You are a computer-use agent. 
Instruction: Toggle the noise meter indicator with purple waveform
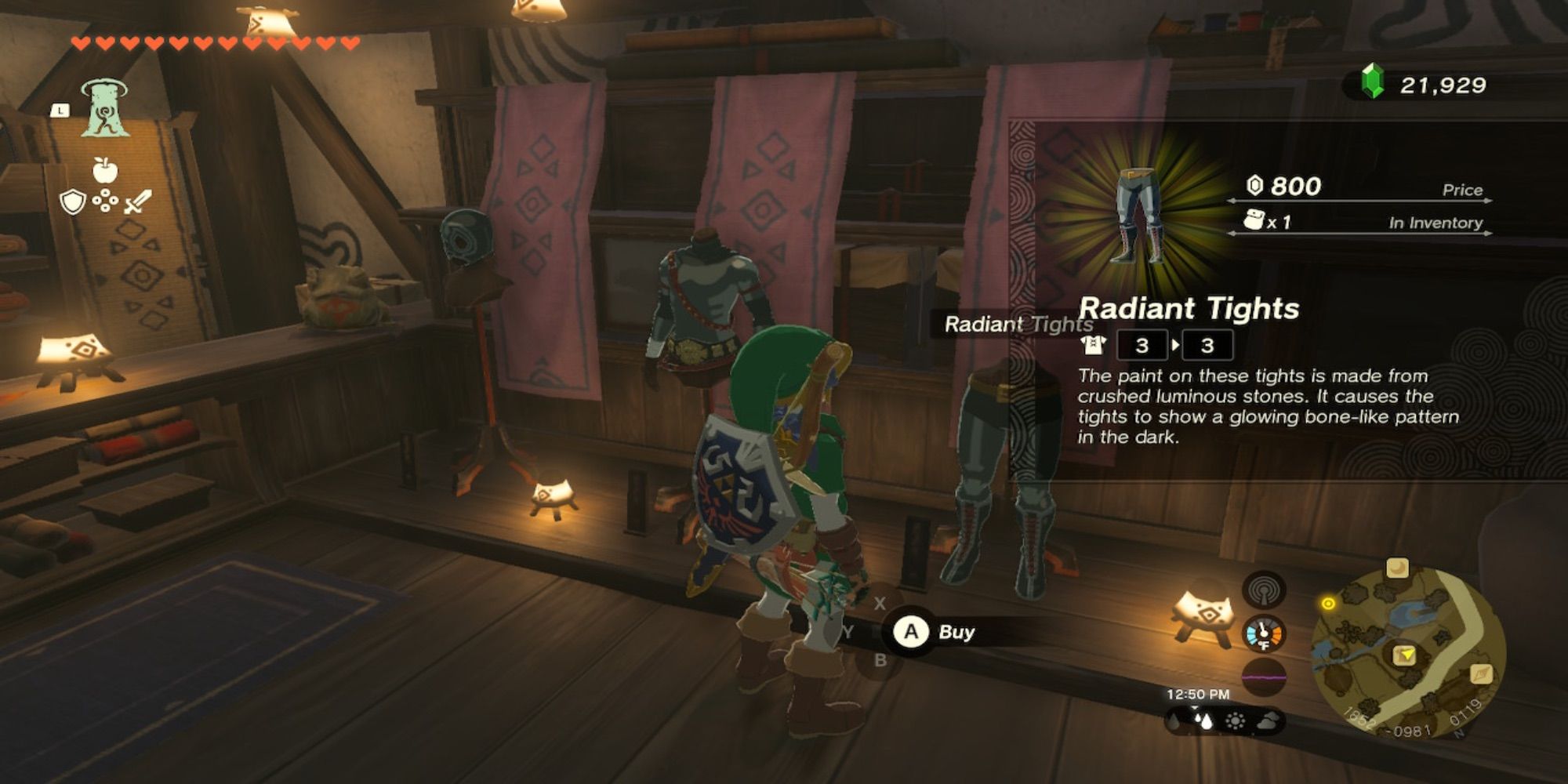tap(1264, 677)
